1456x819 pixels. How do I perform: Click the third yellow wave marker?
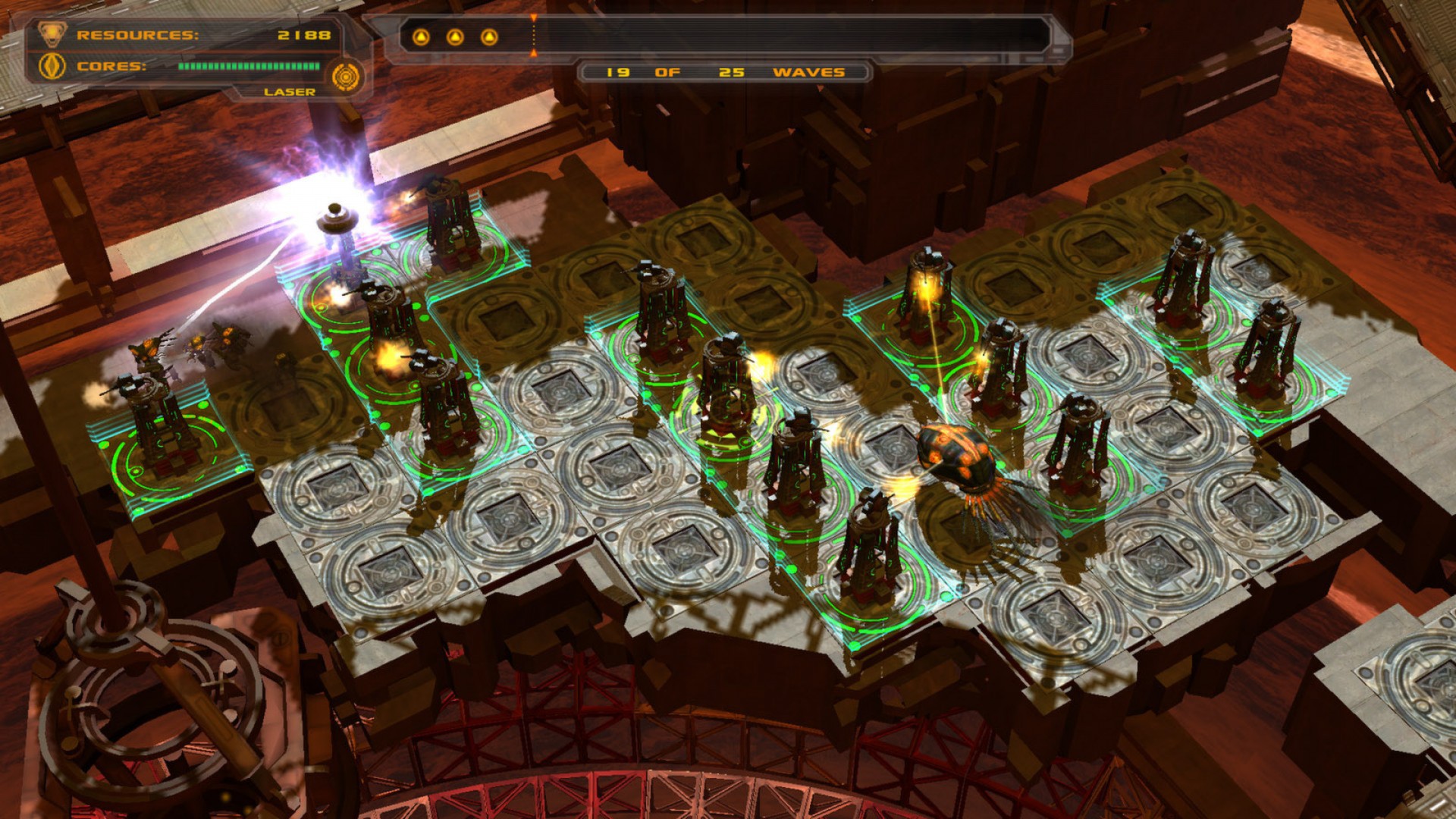click(490, 36)
